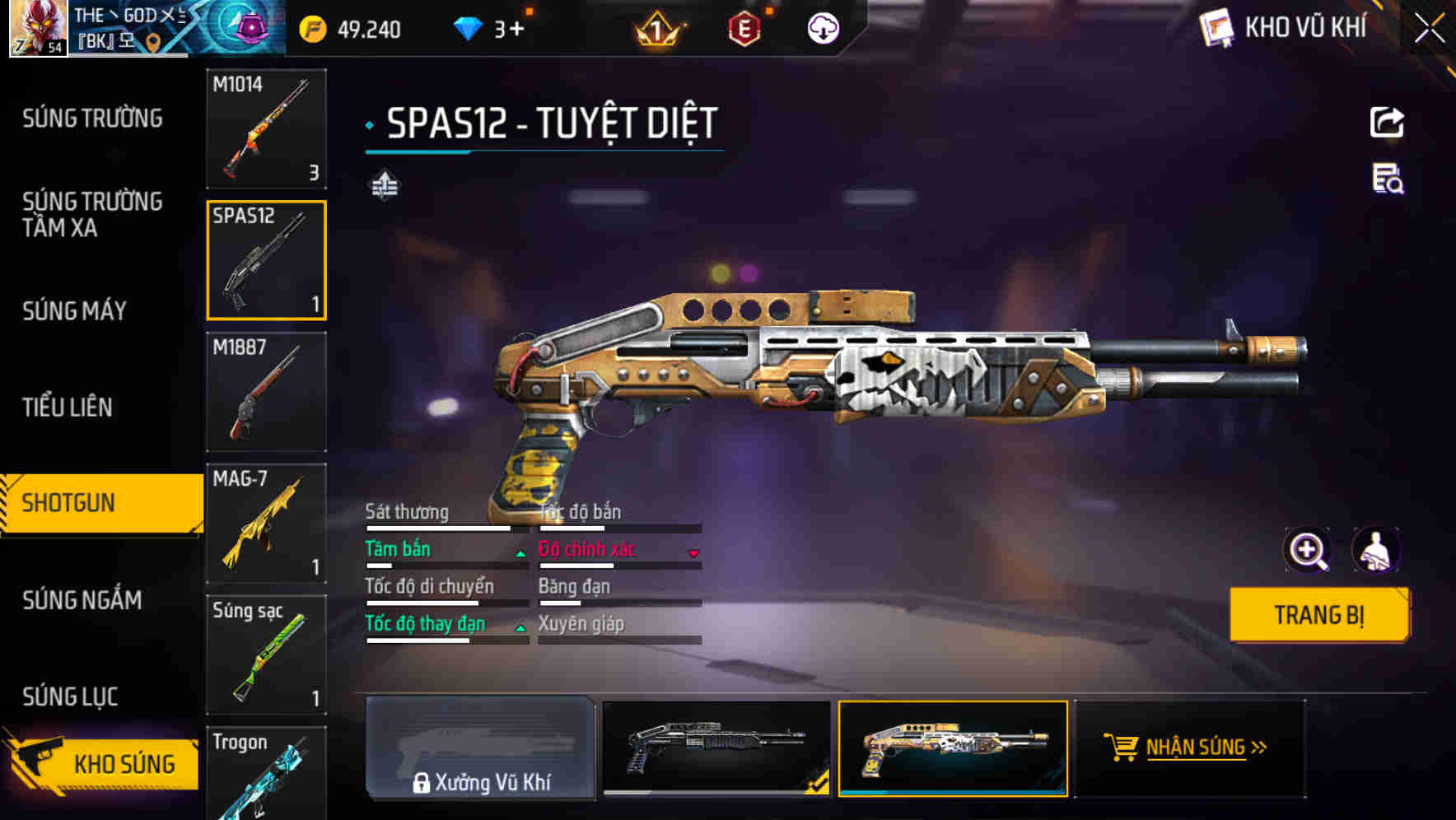The height and width of the screenshot is (820, 1456).
Task: Open the SÚNG NGẮM category
Action: point(82,599)
